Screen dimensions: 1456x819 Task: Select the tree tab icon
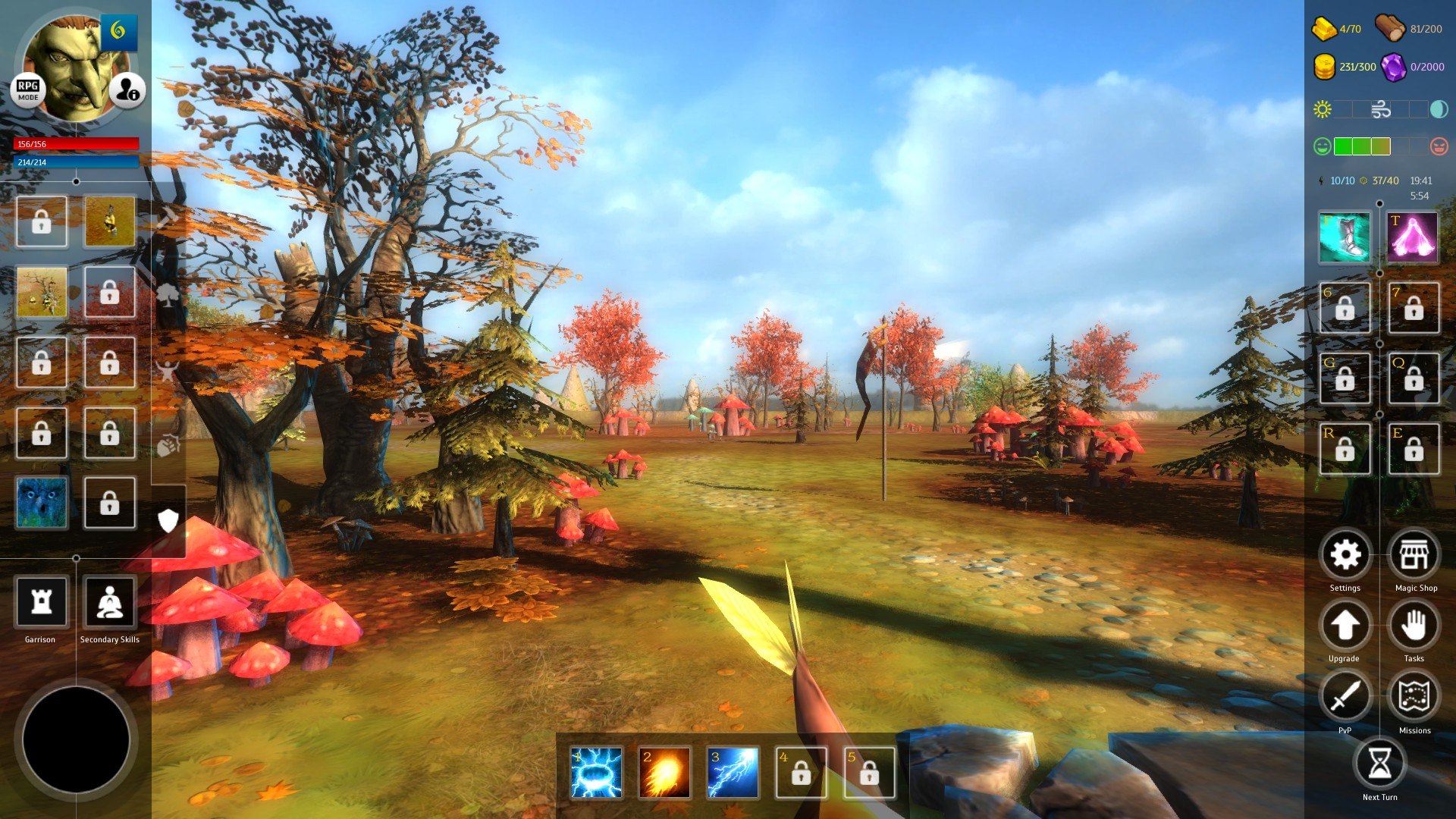[x=168, y=294]
